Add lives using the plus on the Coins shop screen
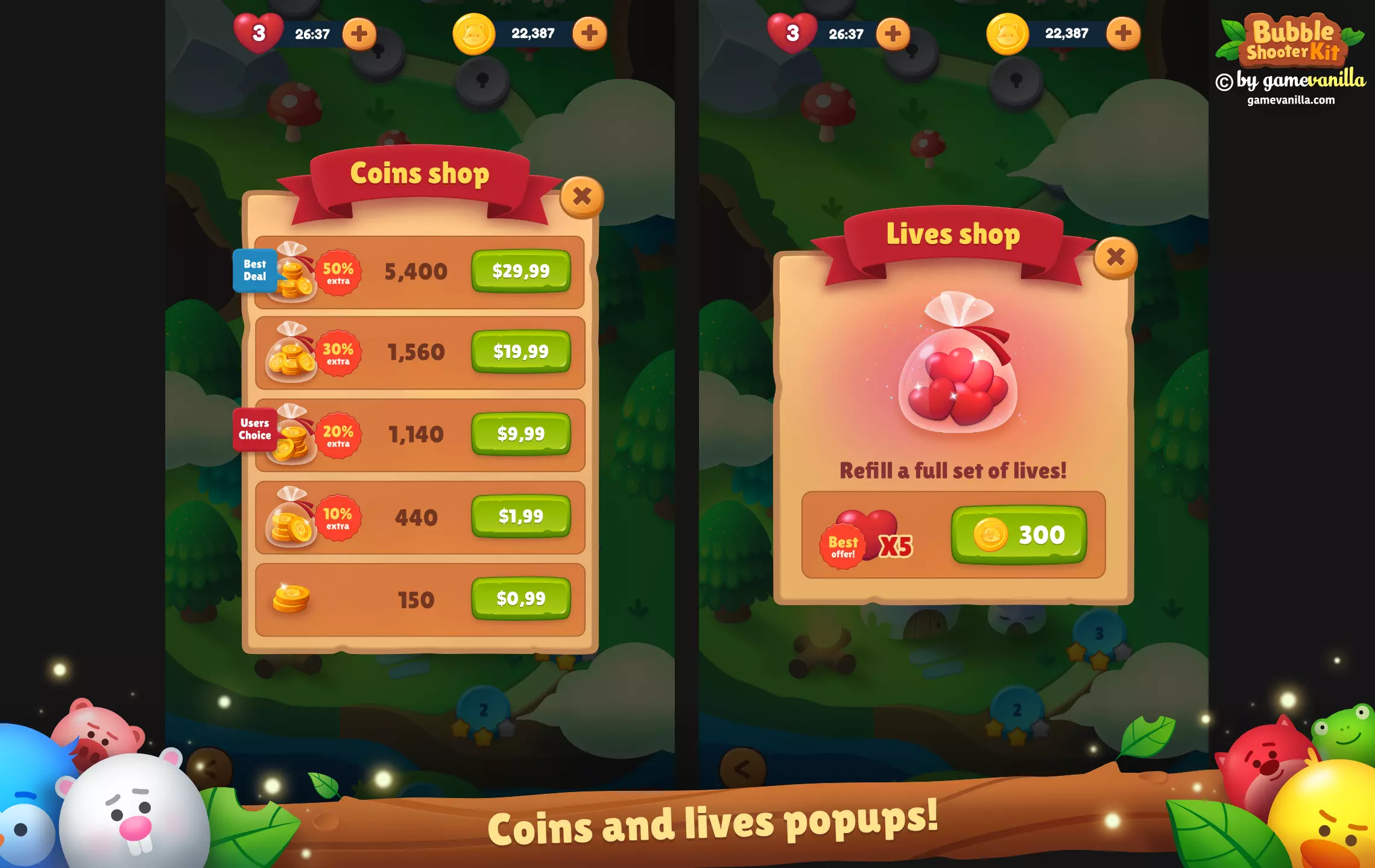This screenshot has height=868, width=1375. click(359, 34)
